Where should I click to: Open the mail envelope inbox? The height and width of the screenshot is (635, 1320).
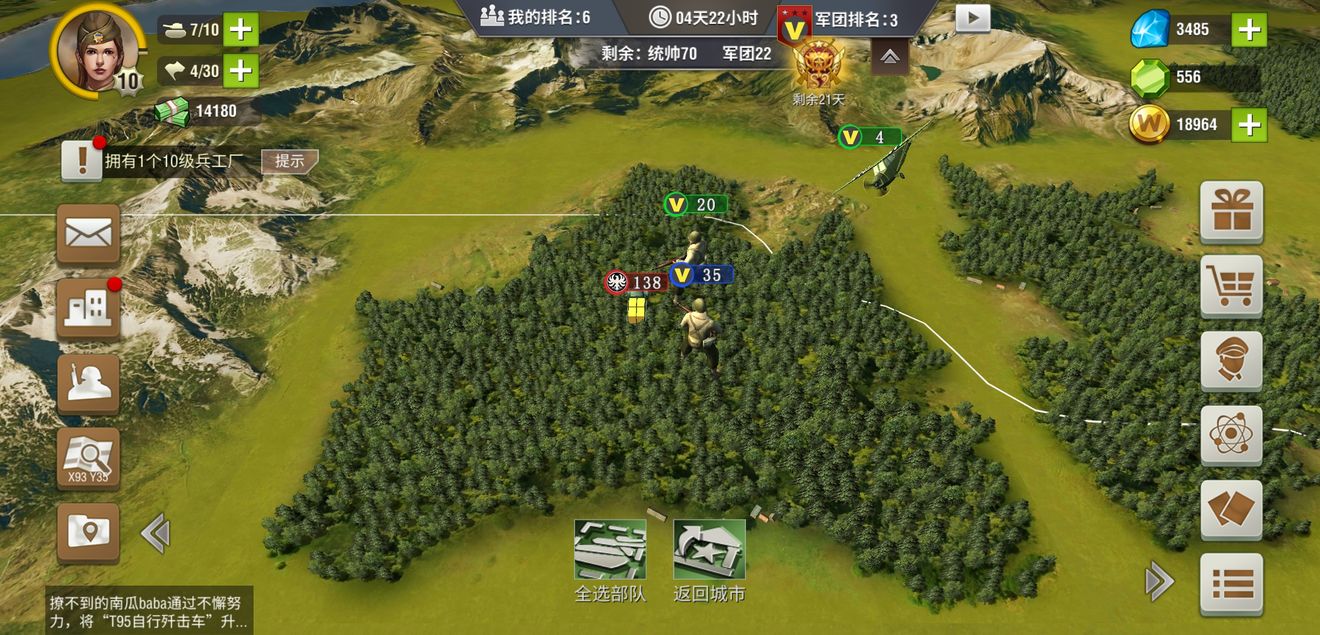click(x=88, y=234)
